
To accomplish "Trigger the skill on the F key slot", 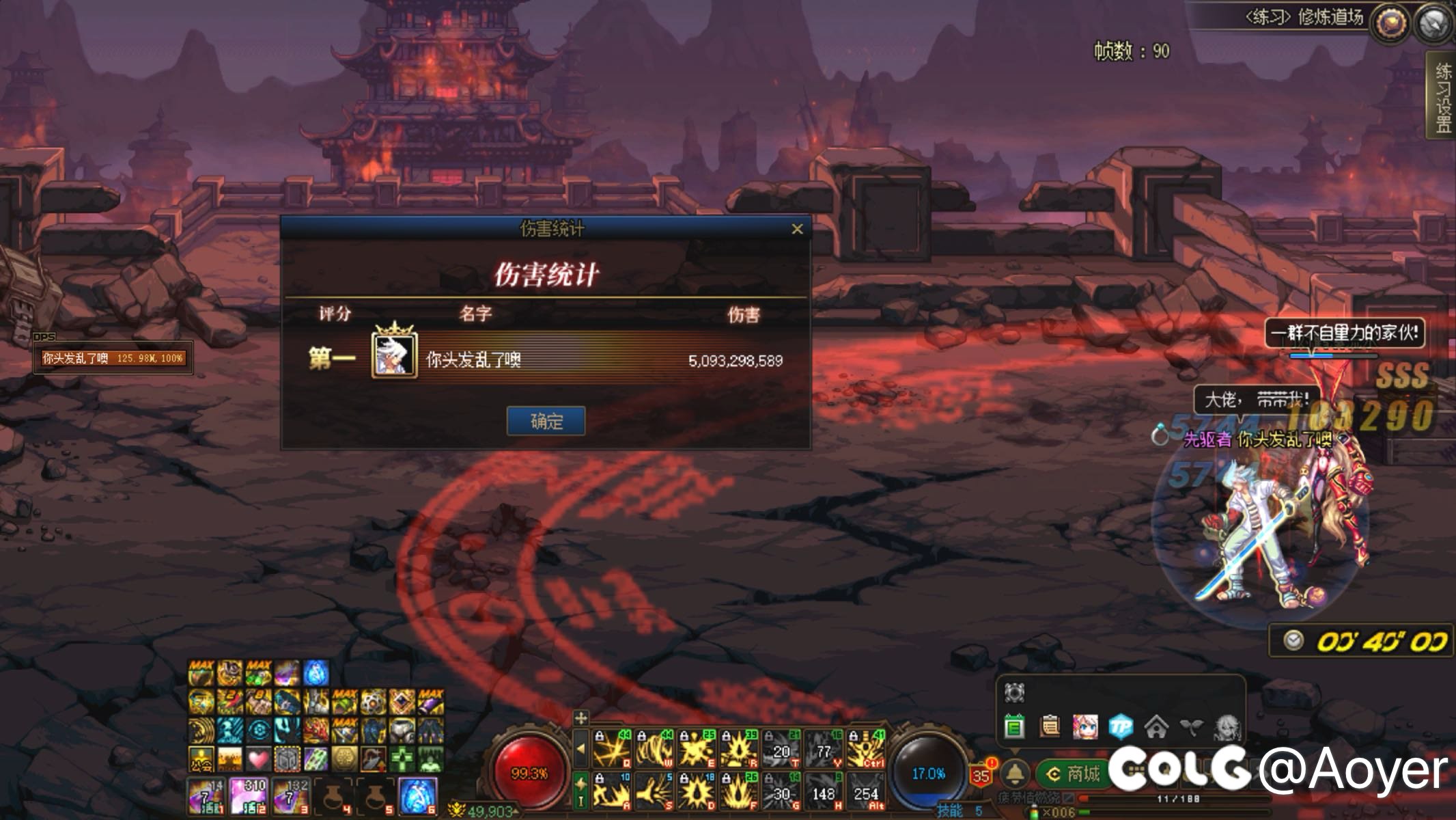I will (739, 792).
